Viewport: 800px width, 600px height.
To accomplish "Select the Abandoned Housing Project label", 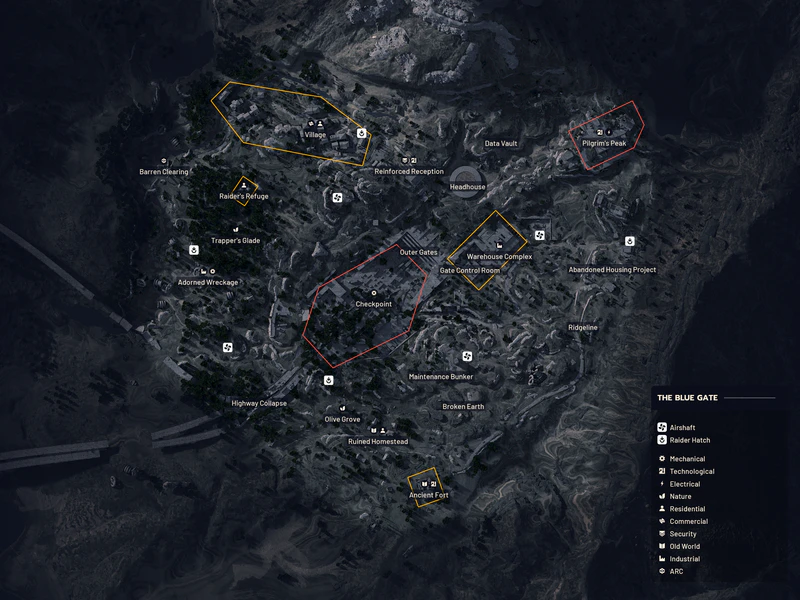I will (x=612, y=270).
